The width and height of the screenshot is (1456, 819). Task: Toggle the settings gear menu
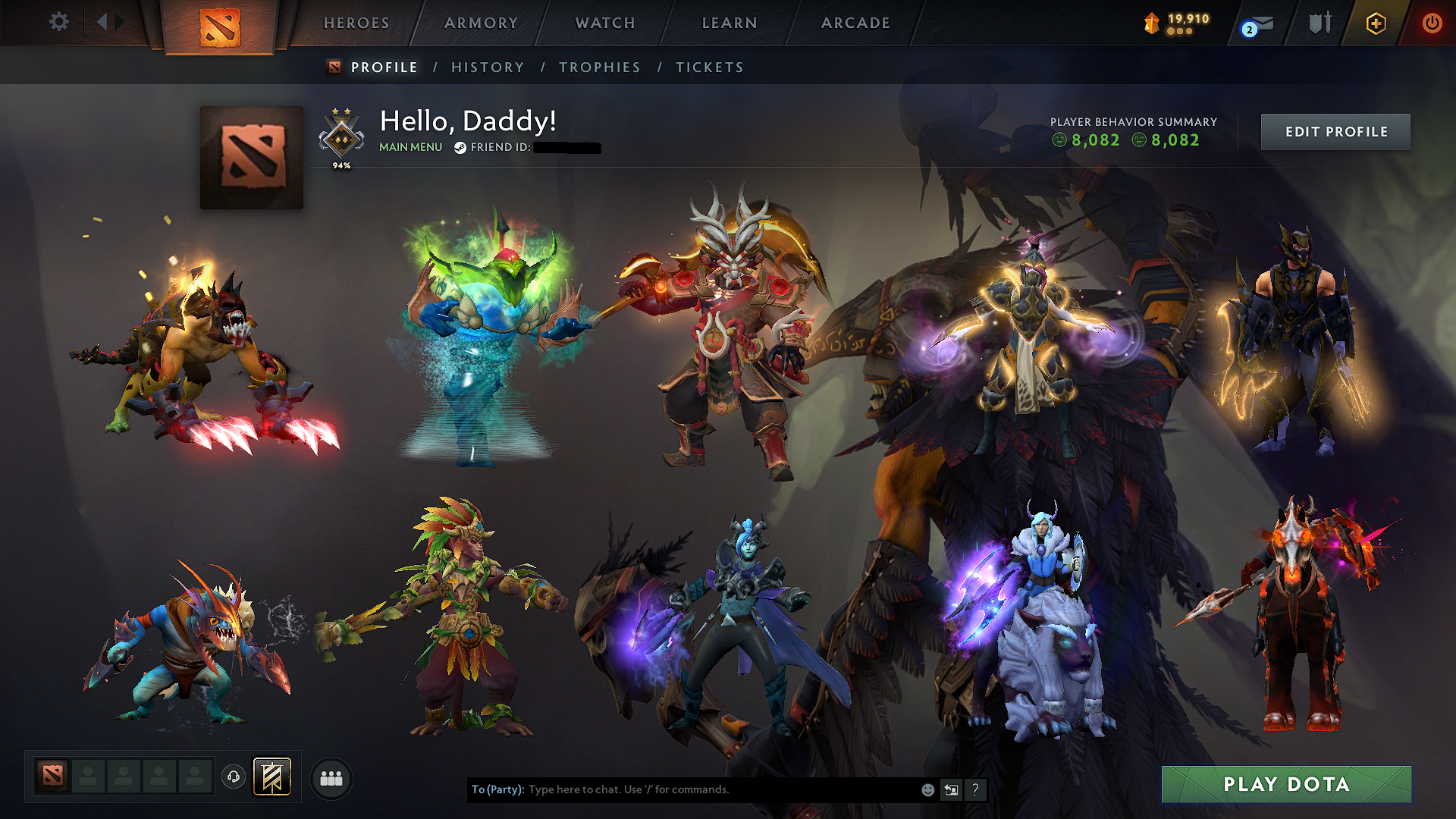click(59, 23)
